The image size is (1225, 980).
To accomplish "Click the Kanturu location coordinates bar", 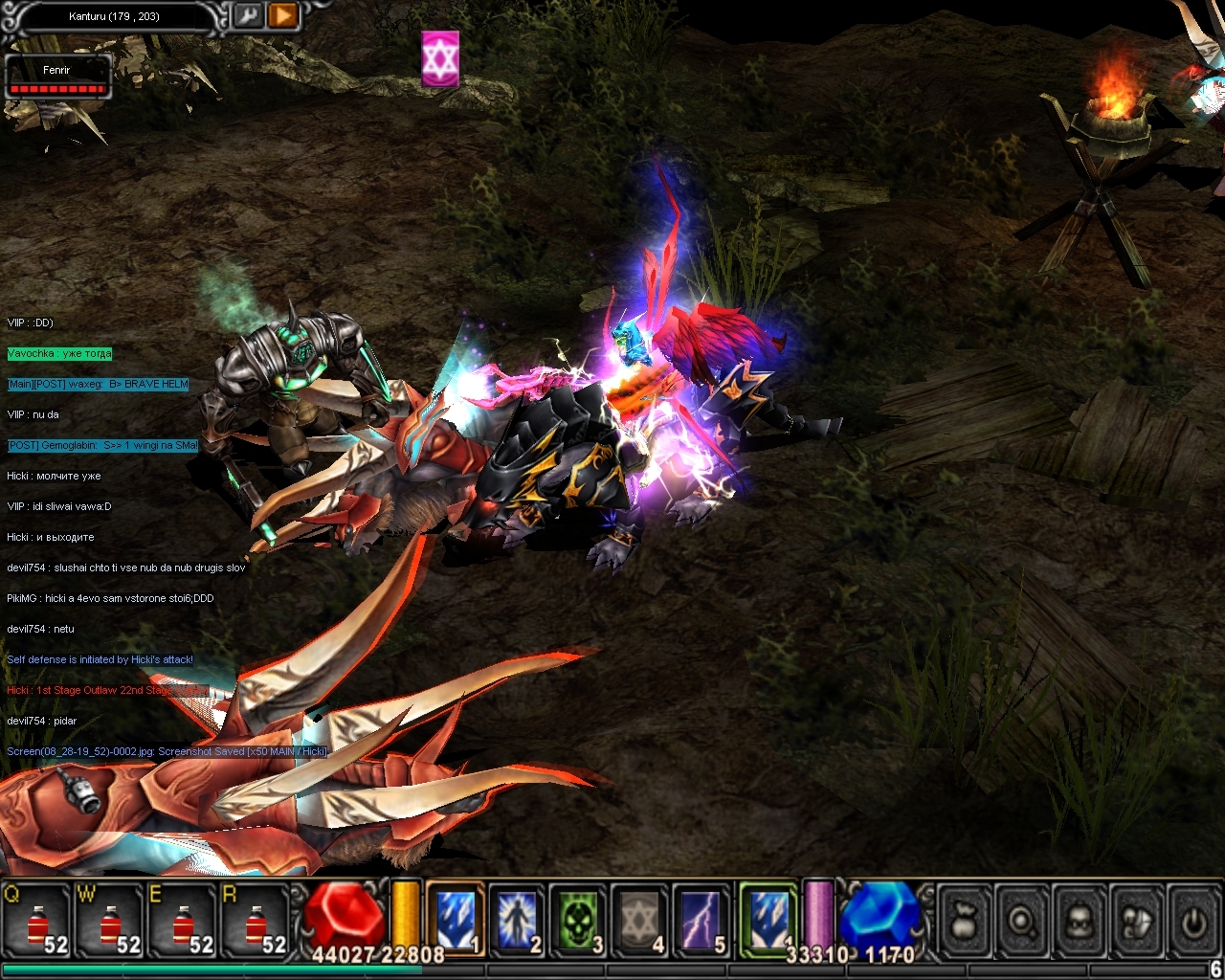I will 114,16.
